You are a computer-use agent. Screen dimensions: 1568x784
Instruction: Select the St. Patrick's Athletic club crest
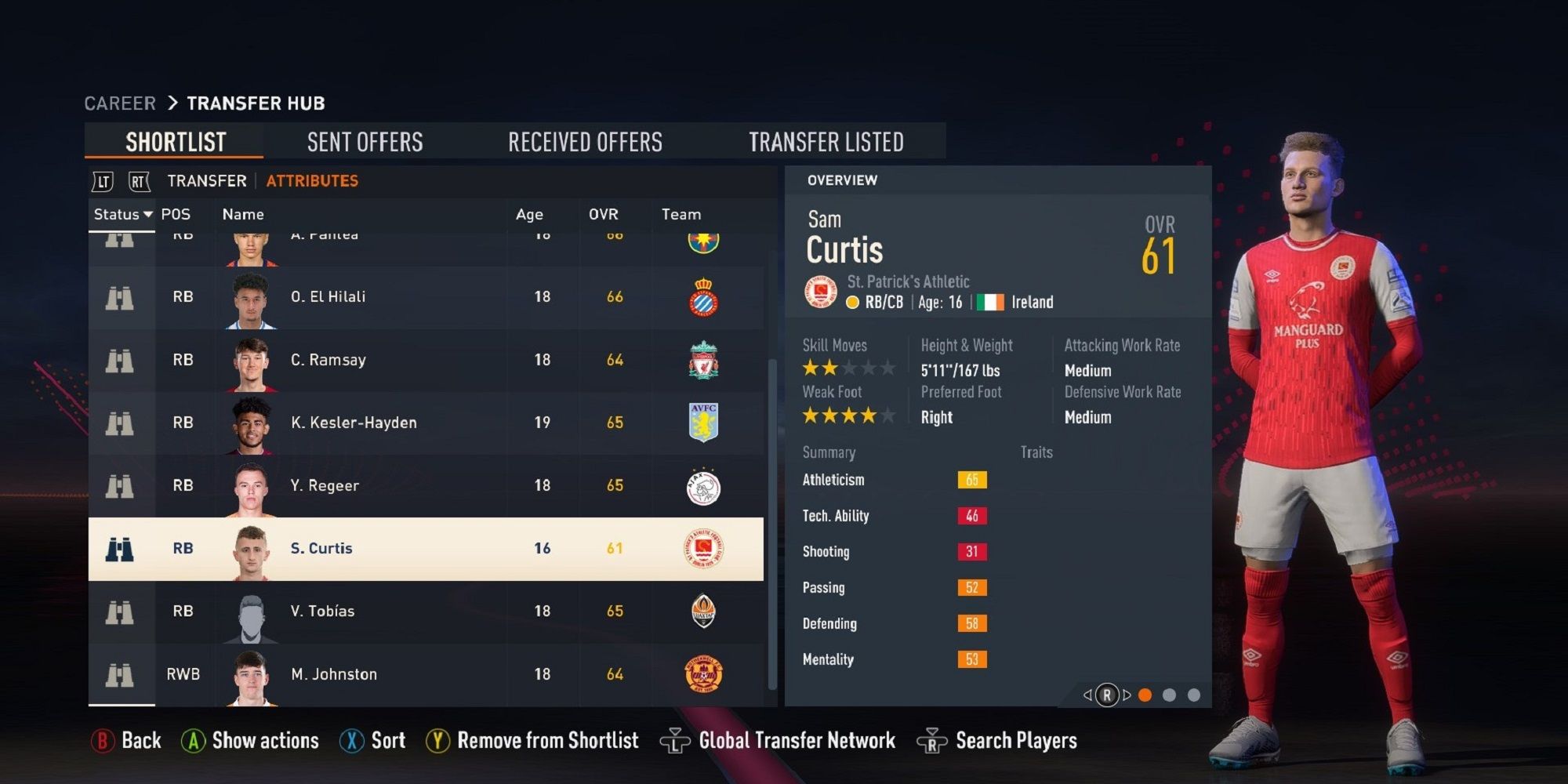(822, 293)
